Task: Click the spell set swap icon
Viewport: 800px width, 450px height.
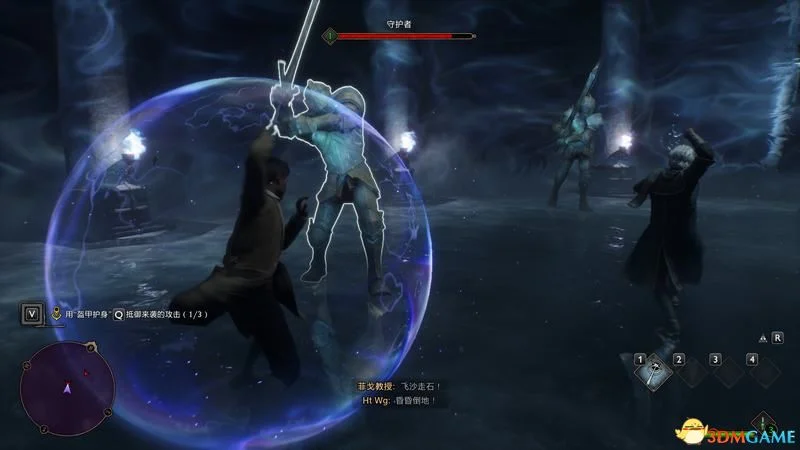Action: [x=763, y=339]
